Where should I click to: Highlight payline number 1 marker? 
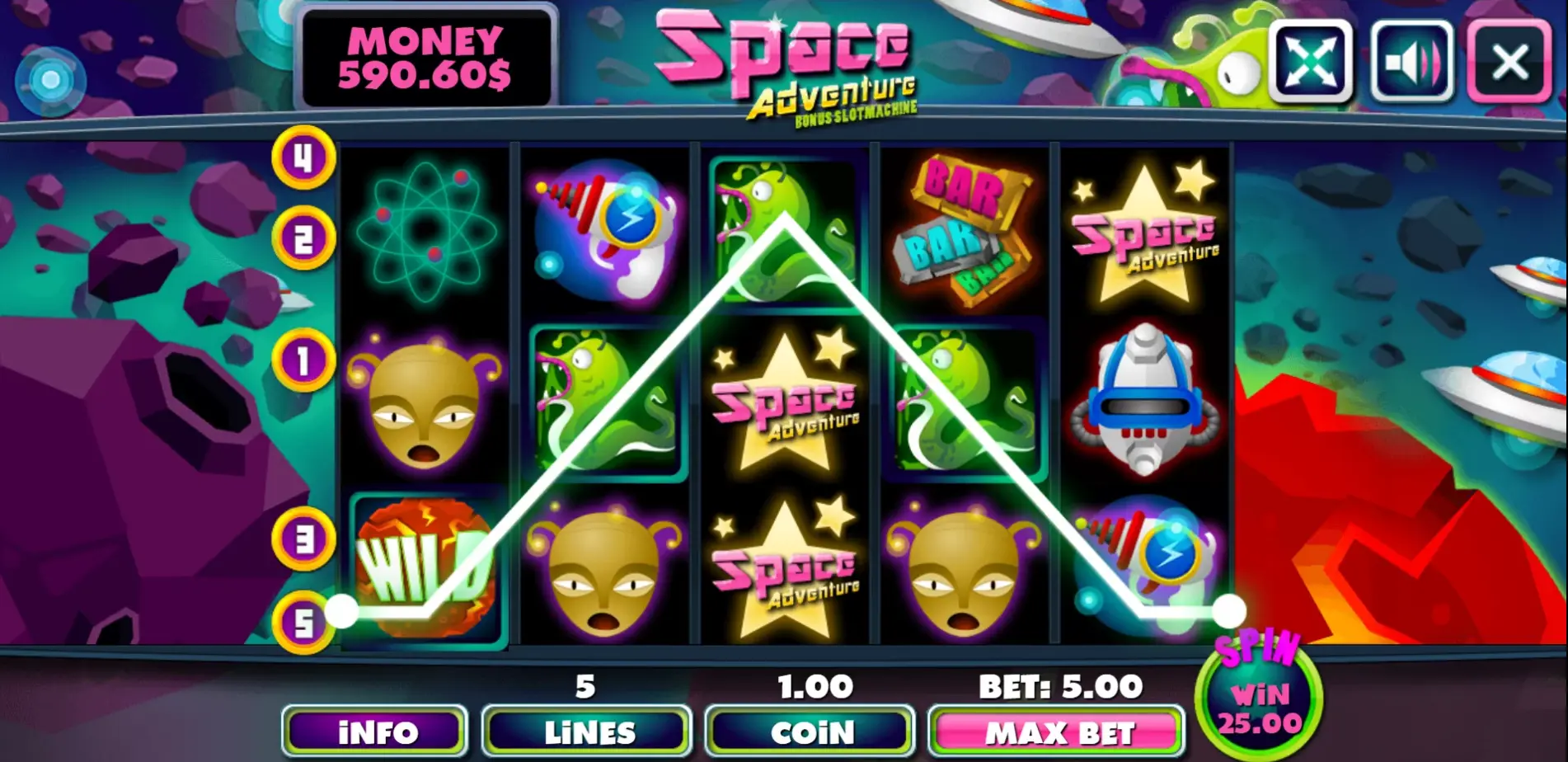303,360
